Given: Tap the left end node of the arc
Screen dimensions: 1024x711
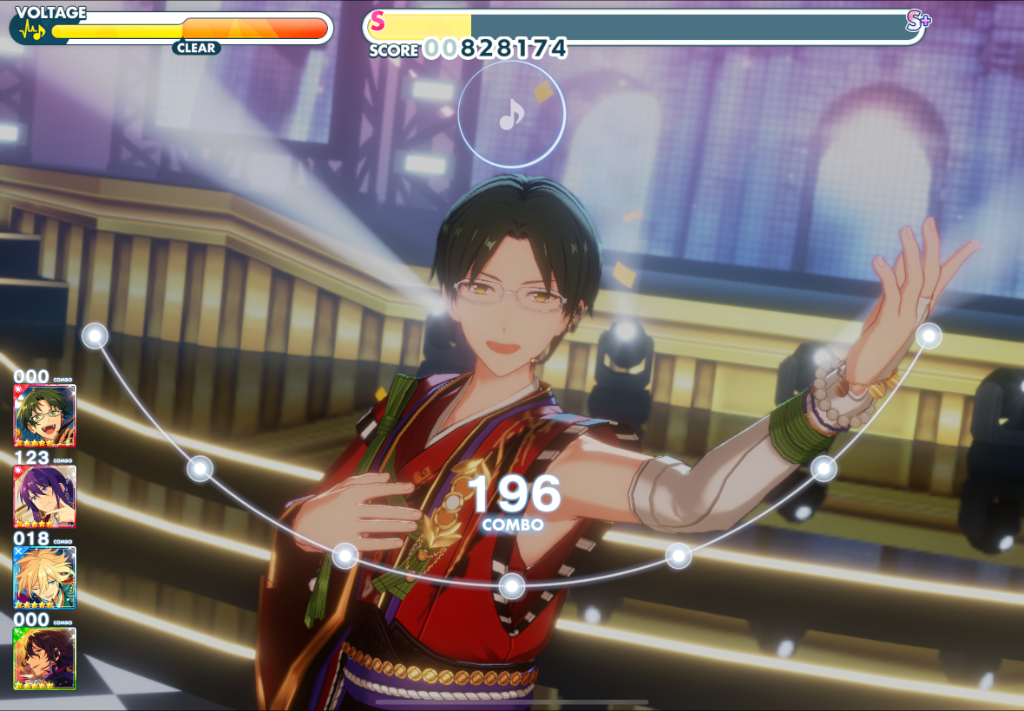Looking at the screenshot, I should pos(95,336).
